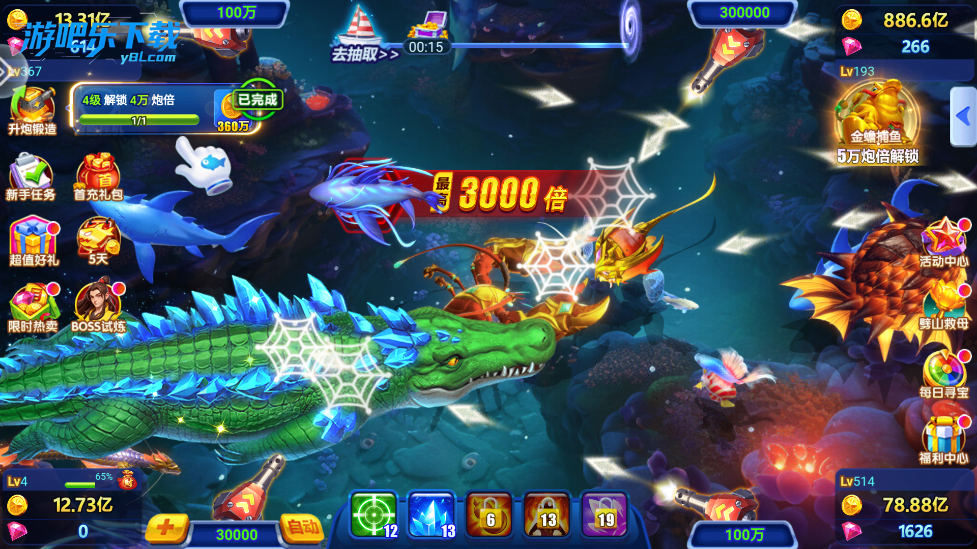
Task: Increase cannon bet with plus button
Action: point(166,527)
